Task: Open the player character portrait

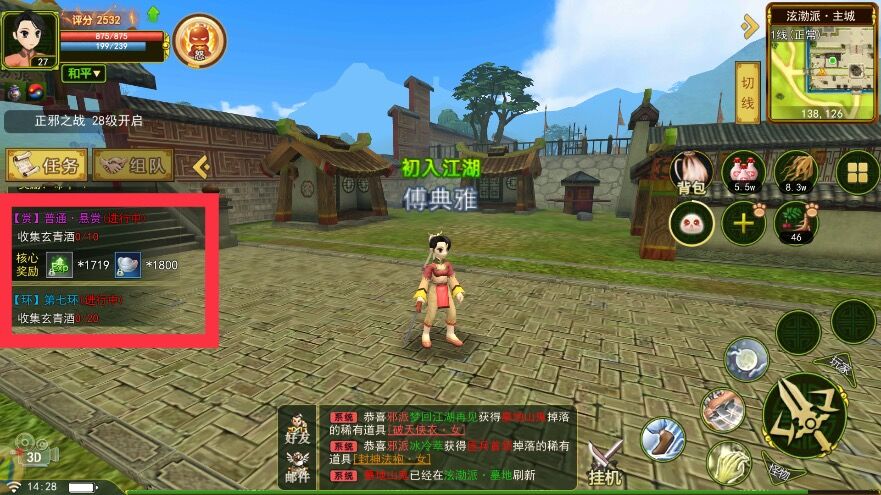Action: tap(28, 37)
